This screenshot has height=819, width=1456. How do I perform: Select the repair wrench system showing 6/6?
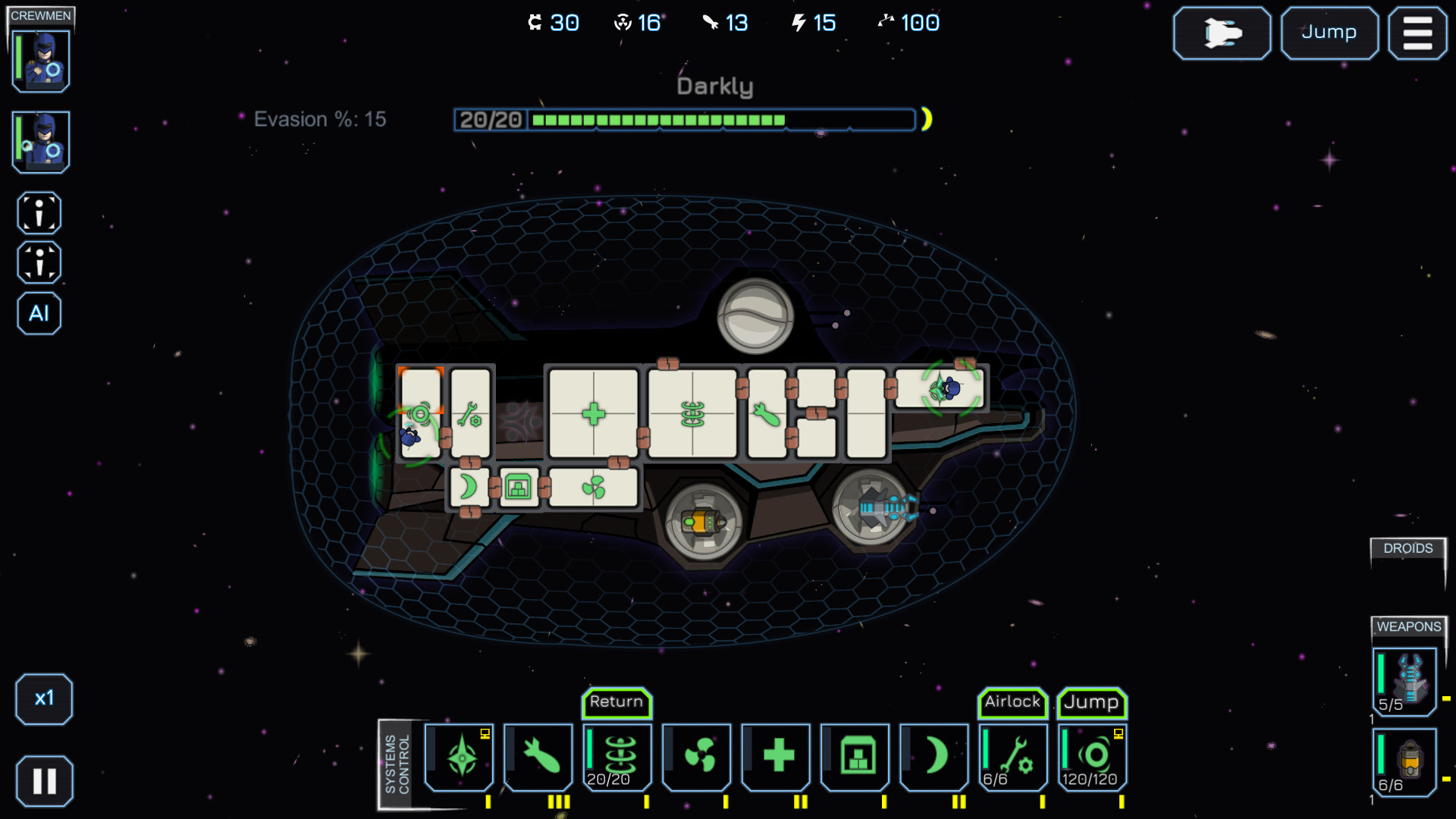point(1014,757)
